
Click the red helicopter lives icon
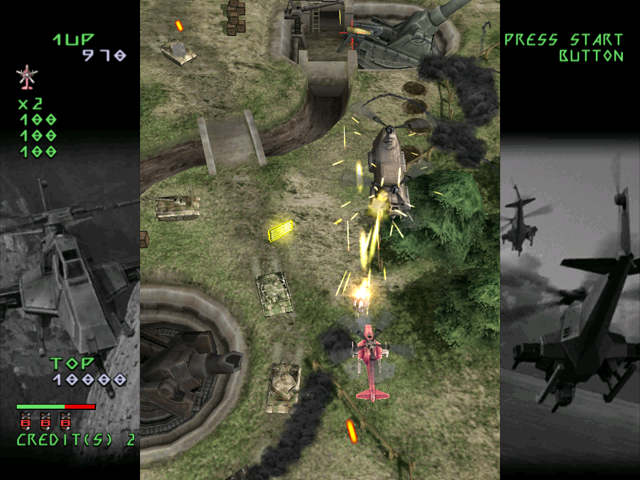pos(26,76)
